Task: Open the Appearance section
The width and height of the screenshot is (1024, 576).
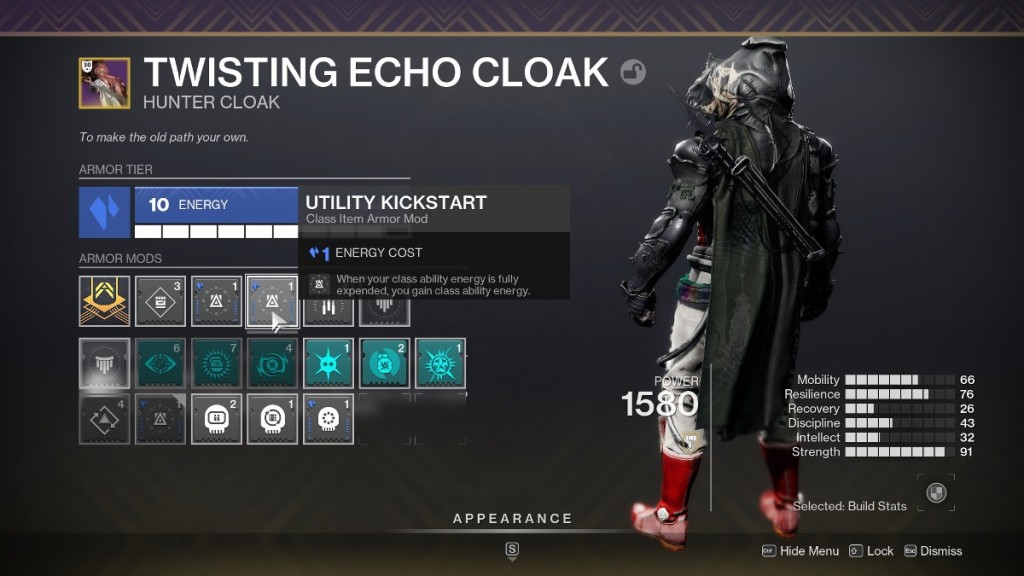Action: 512,519
